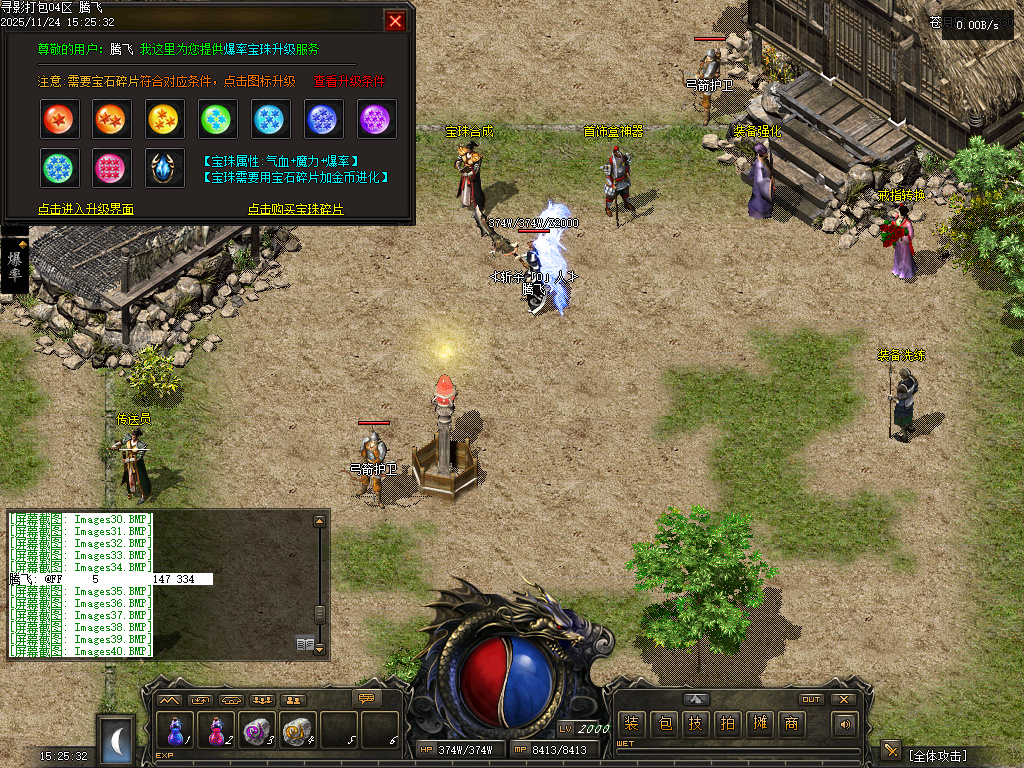Expand the 爆率 side tab

[x=14, y=266]
